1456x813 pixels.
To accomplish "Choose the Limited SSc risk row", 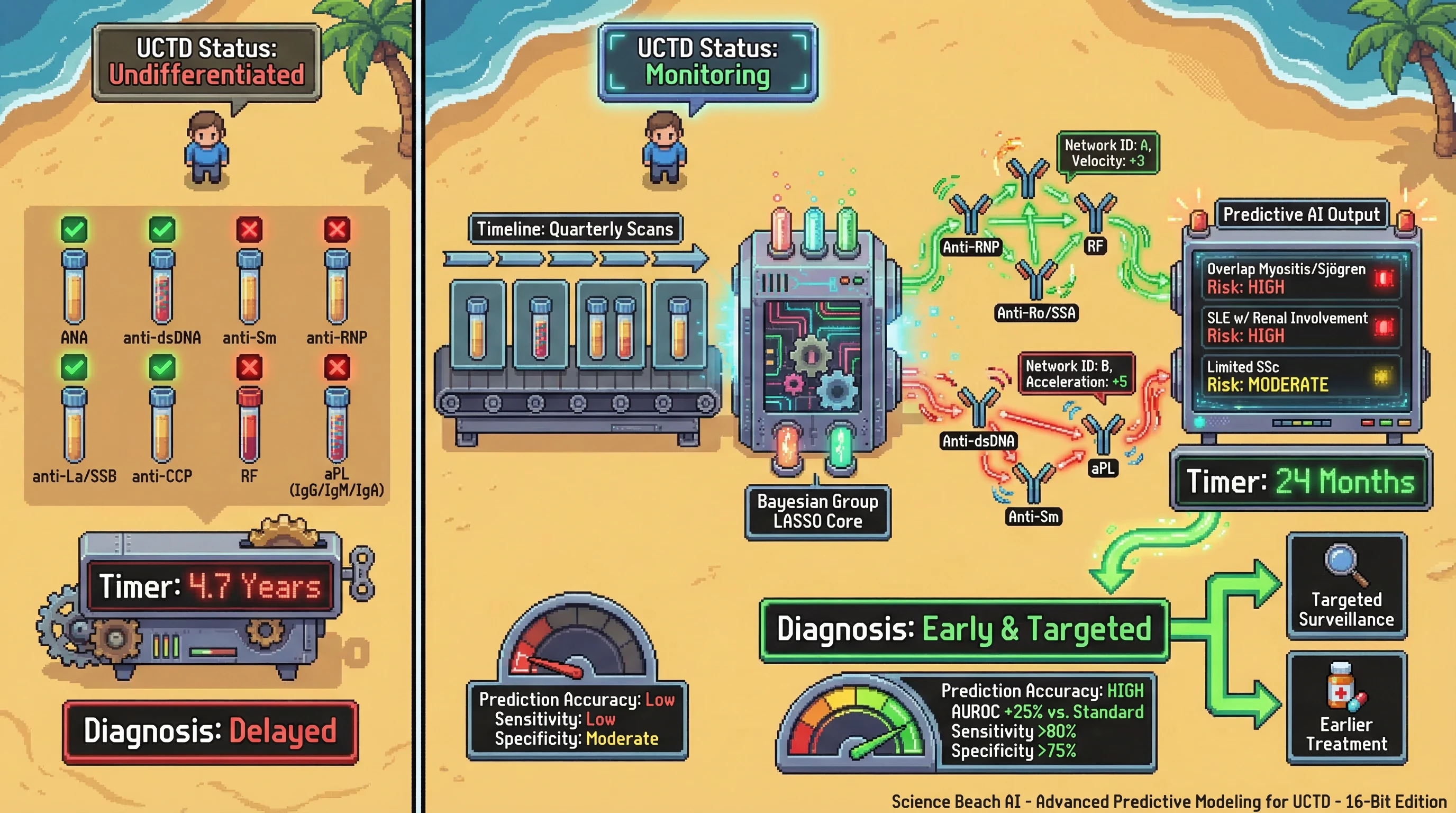I will pos(1300,376).
